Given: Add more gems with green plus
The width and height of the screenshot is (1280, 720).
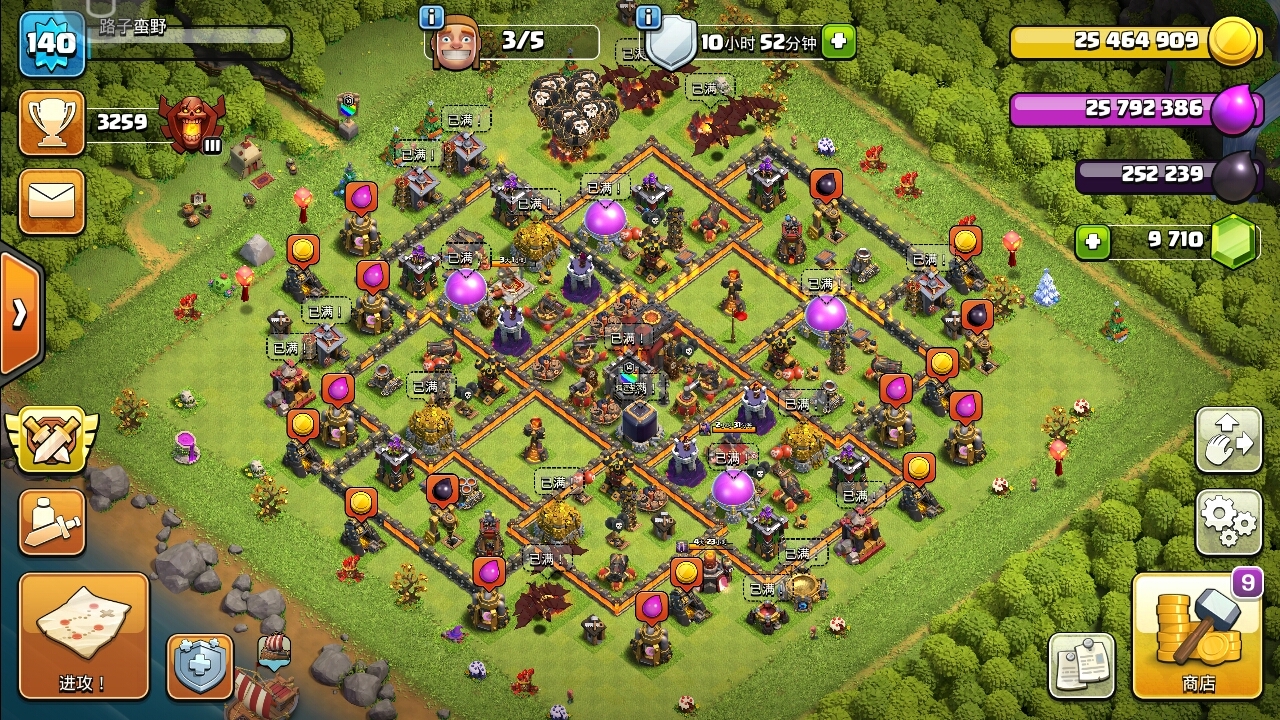Looking at the screenshot, I should [x=1093, y=242].
